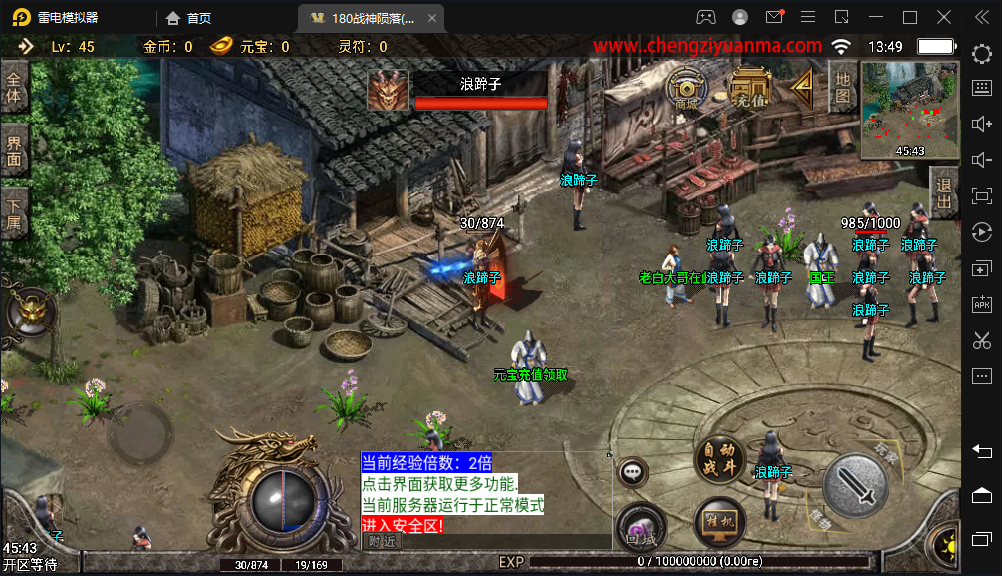Open the 界面 interface button
The height and width of the screenshot is (576, 1002).
14,150
